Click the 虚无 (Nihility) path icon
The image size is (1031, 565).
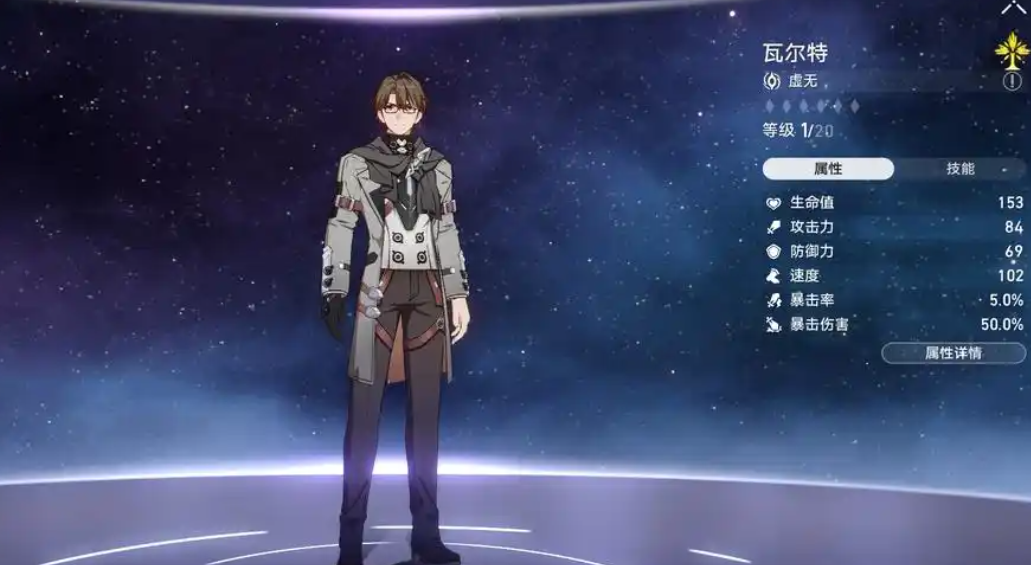[772, 81]
